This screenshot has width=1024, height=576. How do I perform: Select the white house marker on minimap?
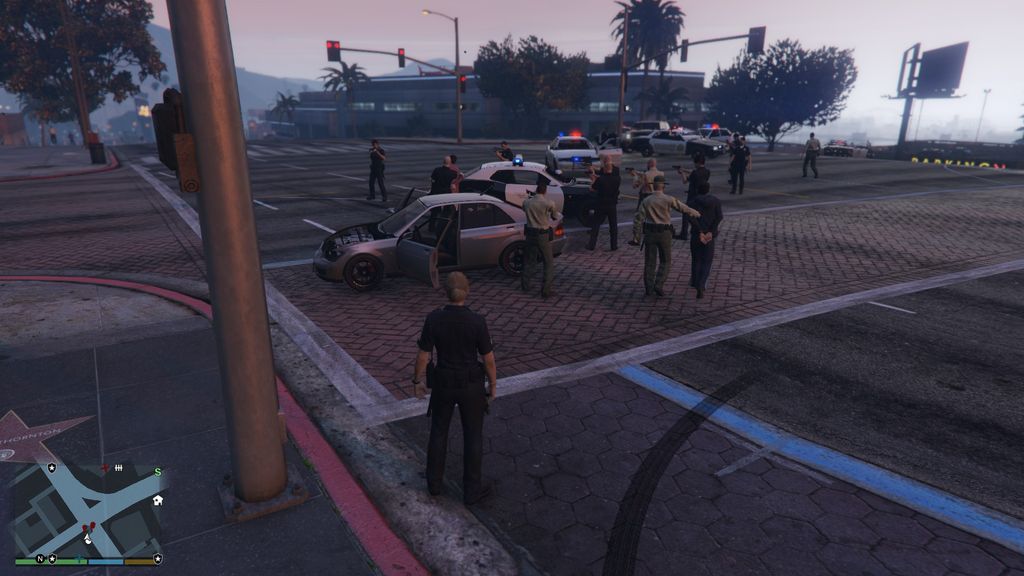(x=157, y=500)
